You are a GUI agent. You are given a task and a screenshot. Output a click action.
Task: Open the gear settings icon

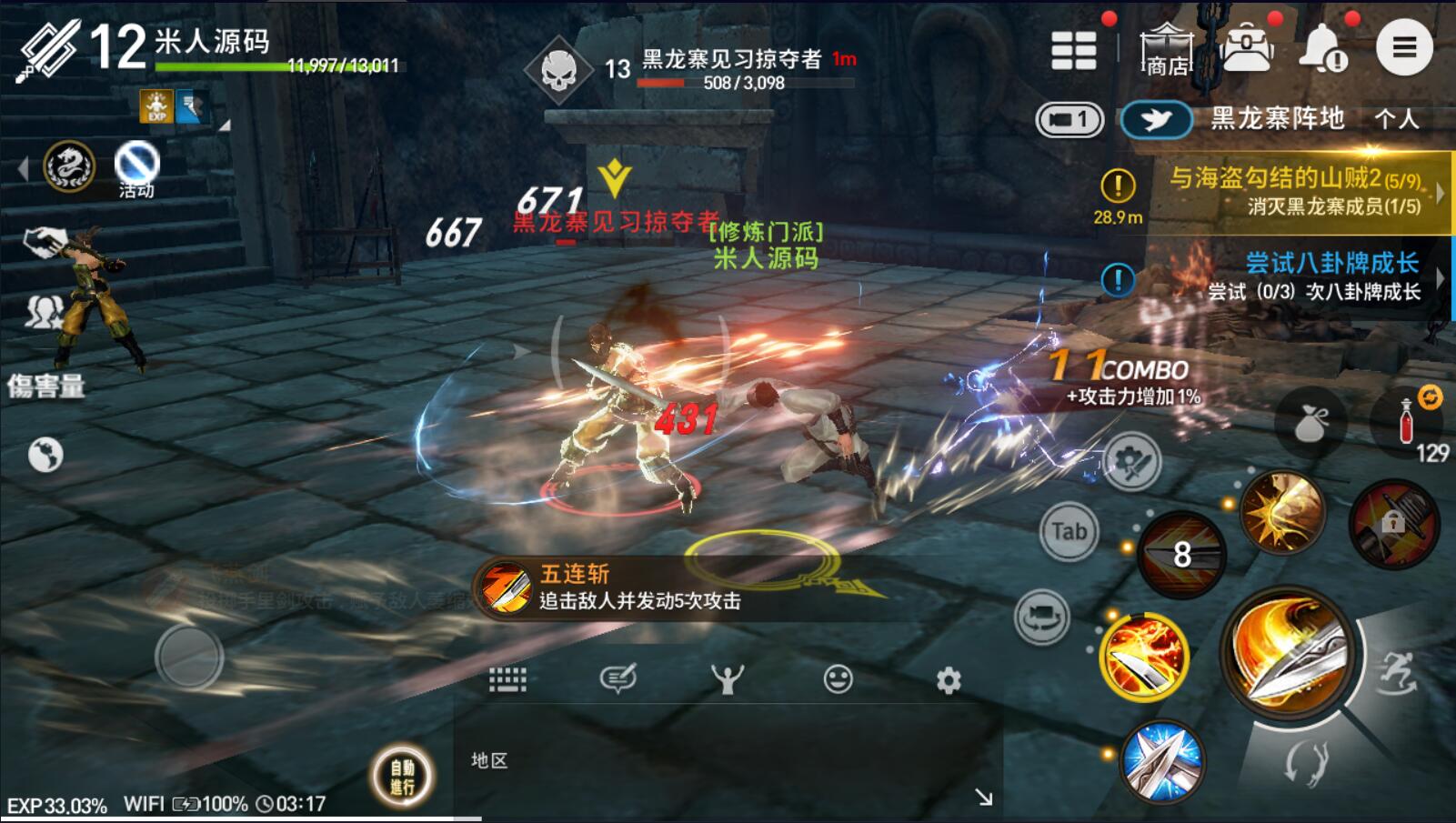pos(949,680)
